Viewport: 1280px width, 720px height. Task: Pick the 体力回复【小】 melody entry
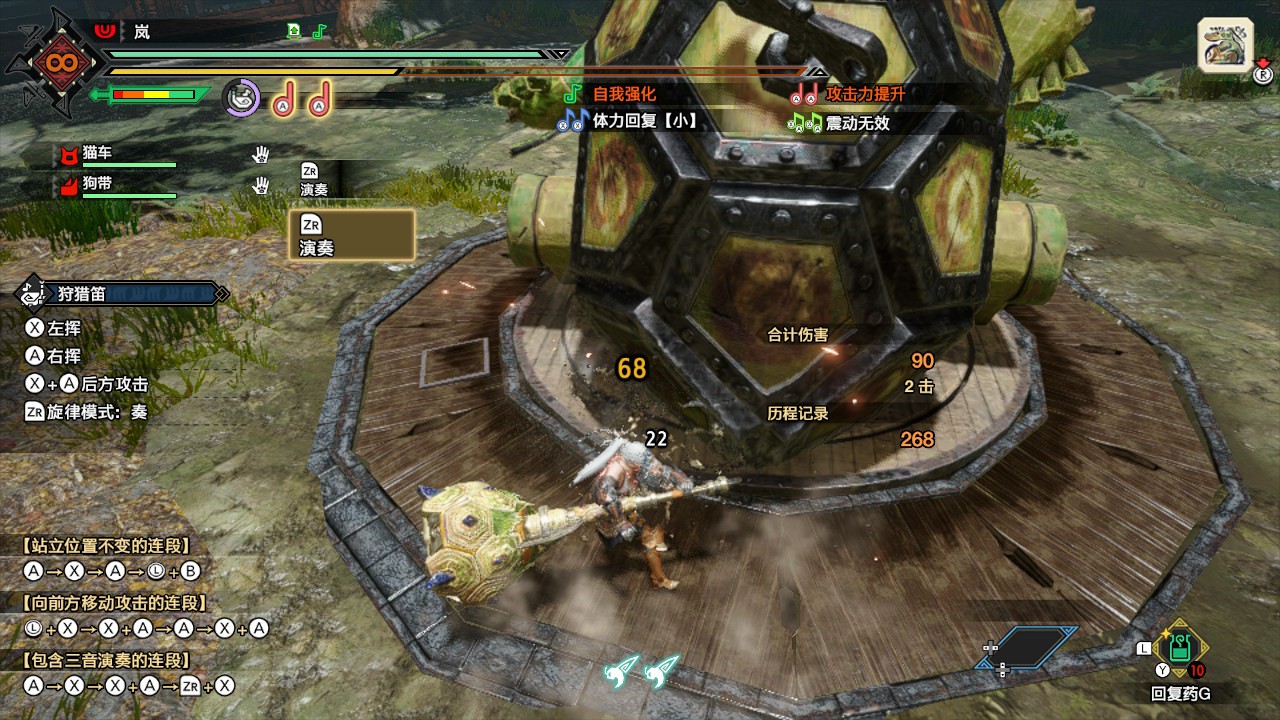[x=644, y=122]
